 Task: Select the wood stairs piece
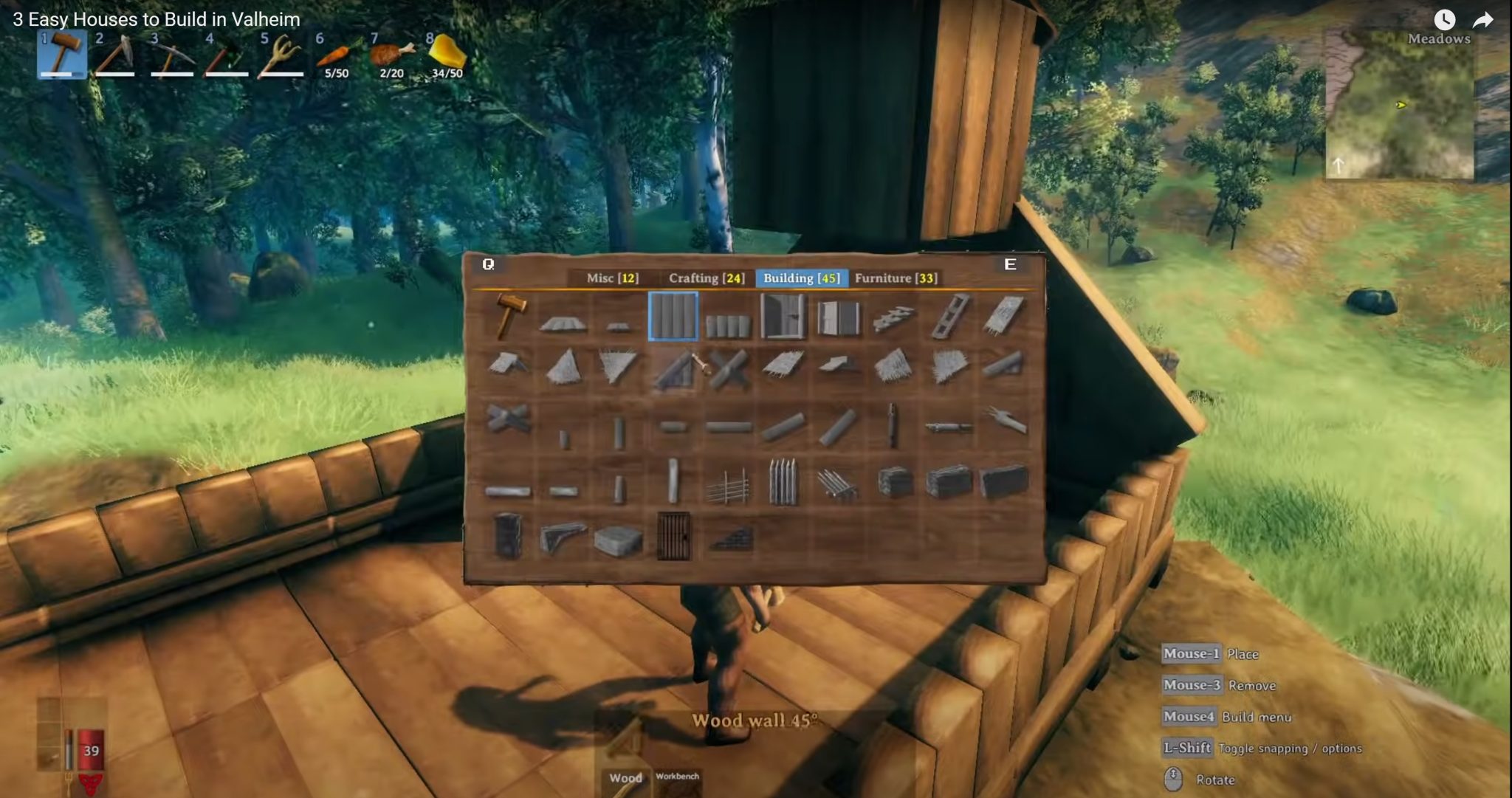coord(894,316)
